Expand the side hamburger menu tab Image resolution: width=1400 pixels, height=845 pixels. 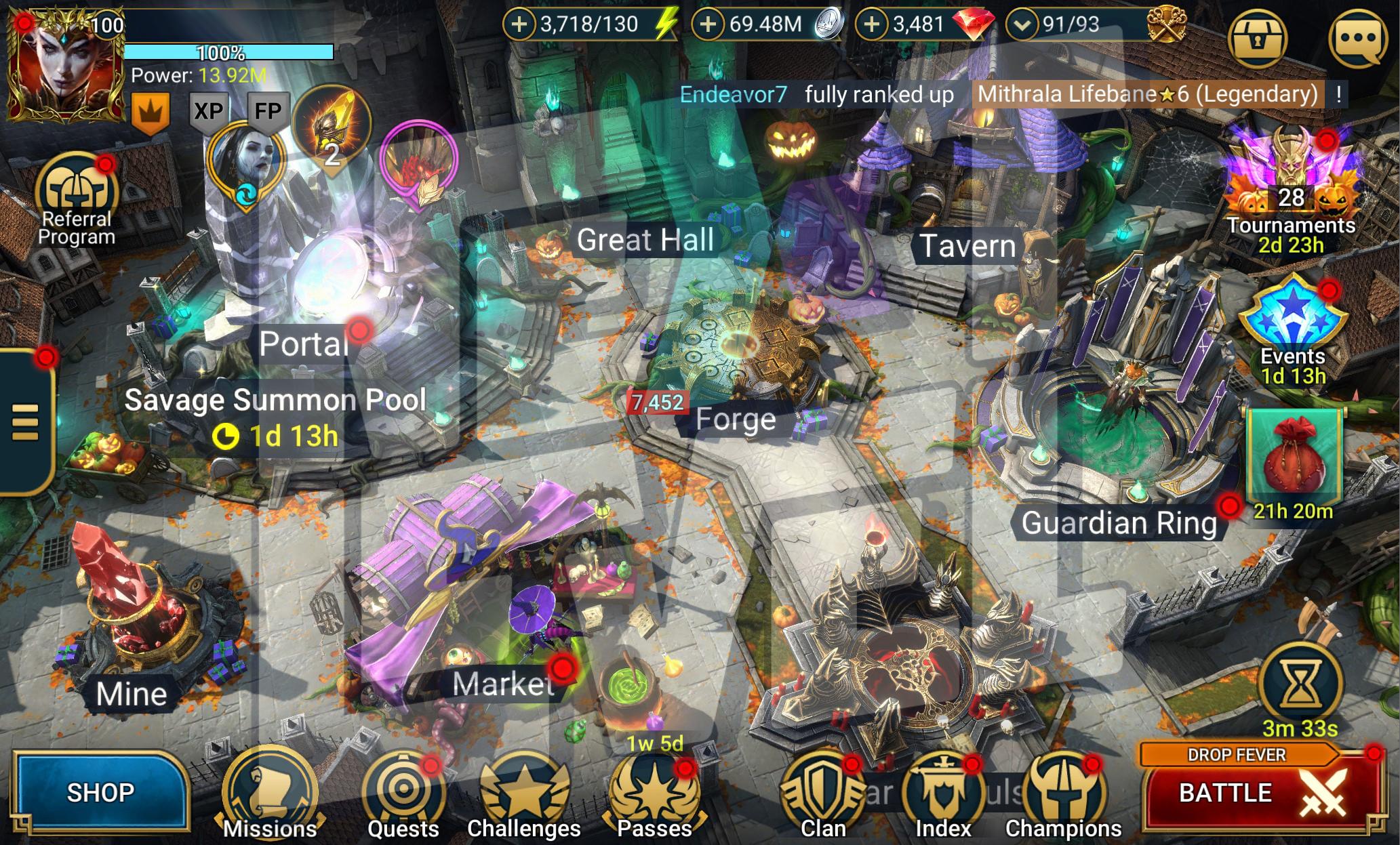pyautogui.click(x=26, y=421)
